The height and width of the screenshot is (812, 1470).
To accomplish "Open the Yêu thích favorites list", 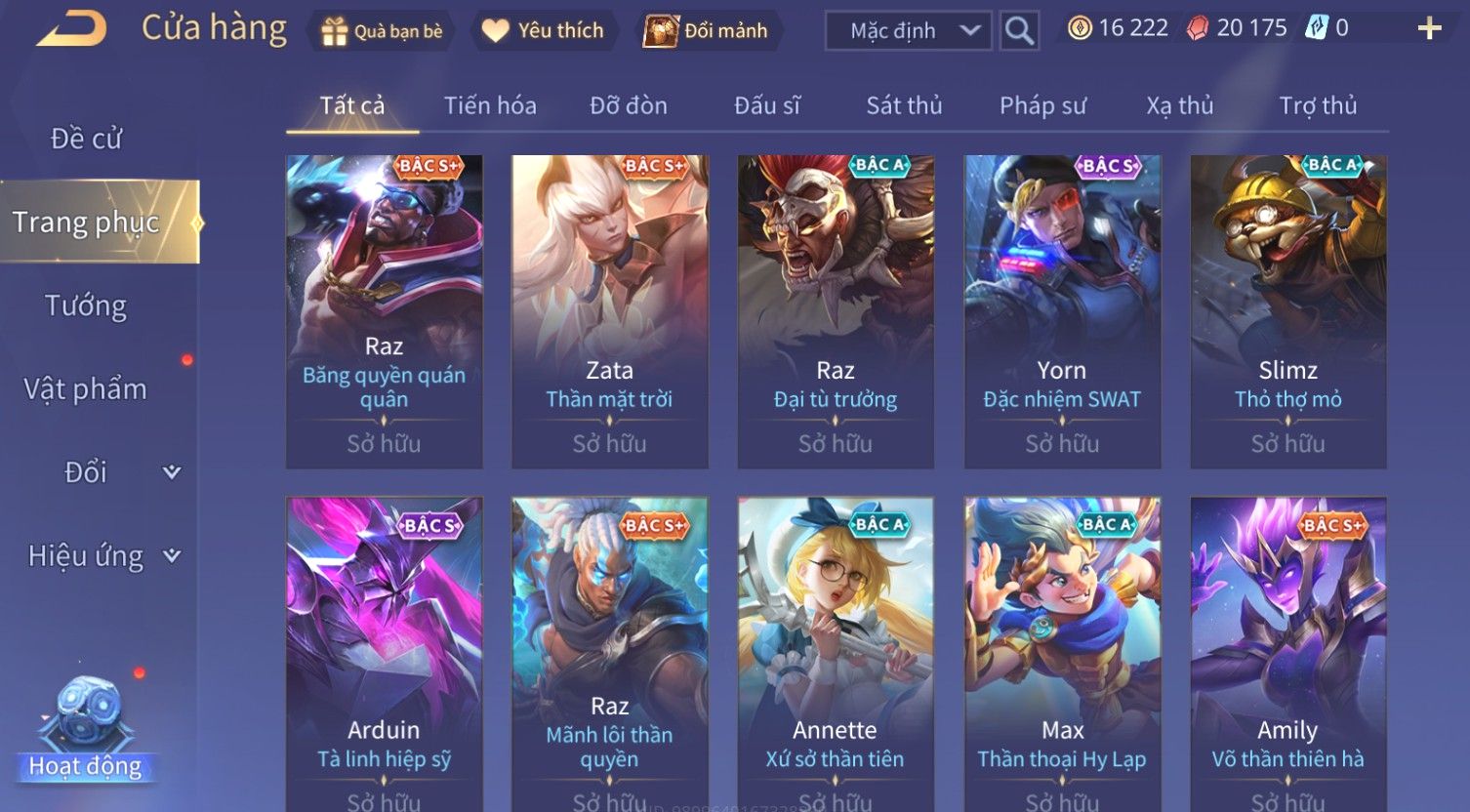I will 543,31.
